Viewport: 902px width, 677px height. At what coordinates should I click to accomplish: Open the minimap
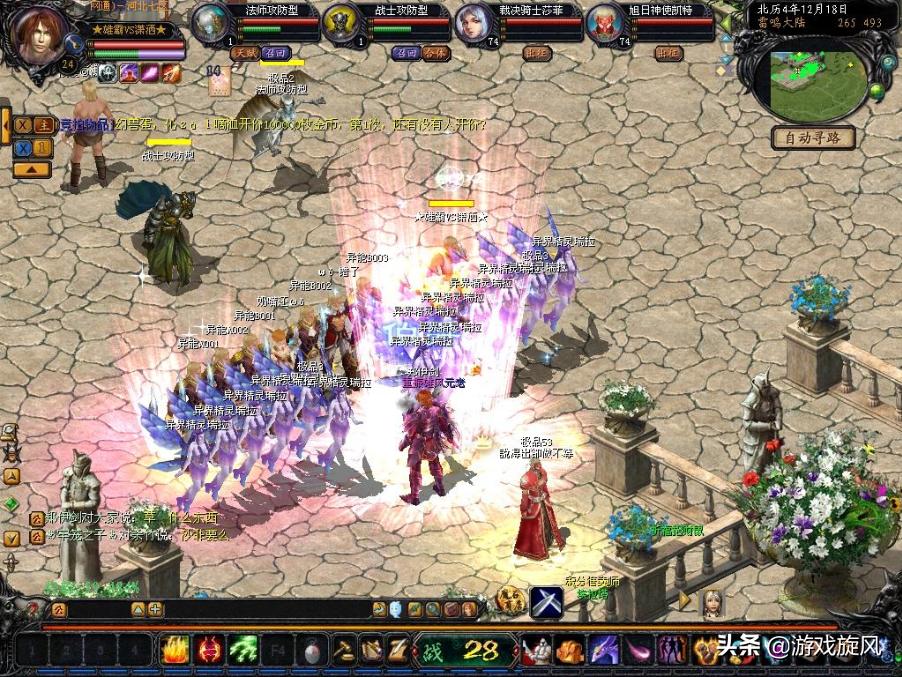(818, 80)
